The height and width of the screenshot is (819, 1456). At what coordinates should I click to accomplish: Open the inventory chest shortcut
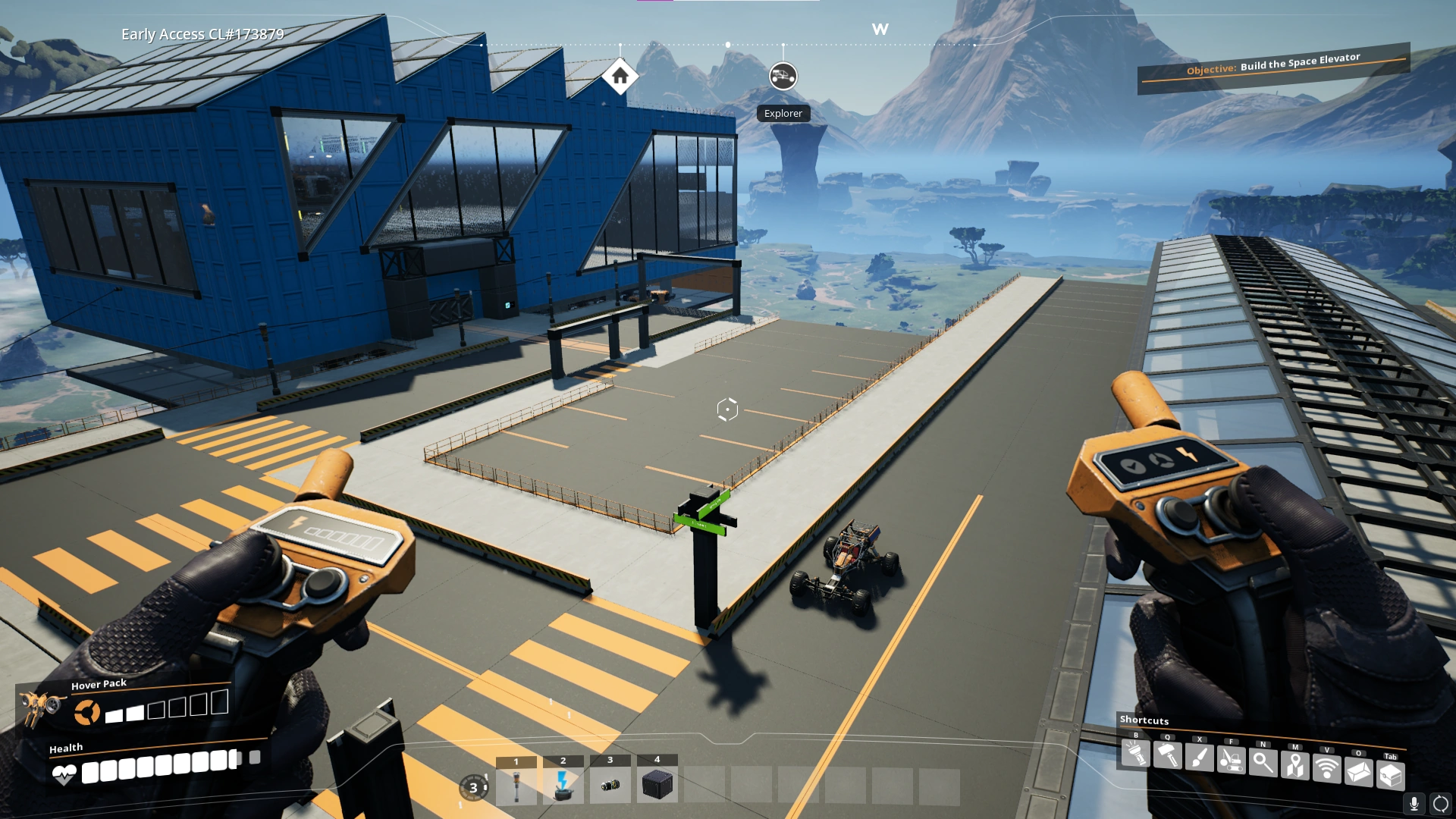click(1391, 775)
